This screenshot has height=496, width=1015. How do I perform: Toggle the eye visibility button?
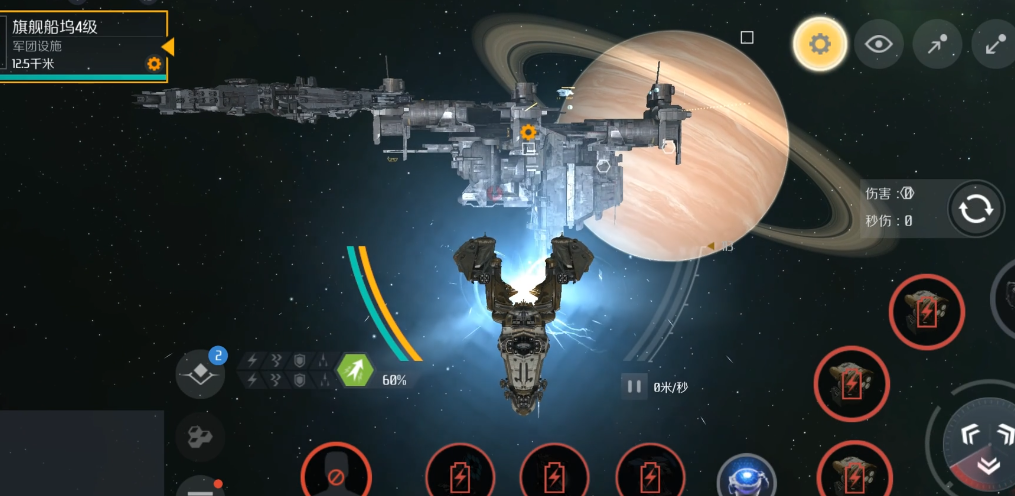(x=879, y=44)
